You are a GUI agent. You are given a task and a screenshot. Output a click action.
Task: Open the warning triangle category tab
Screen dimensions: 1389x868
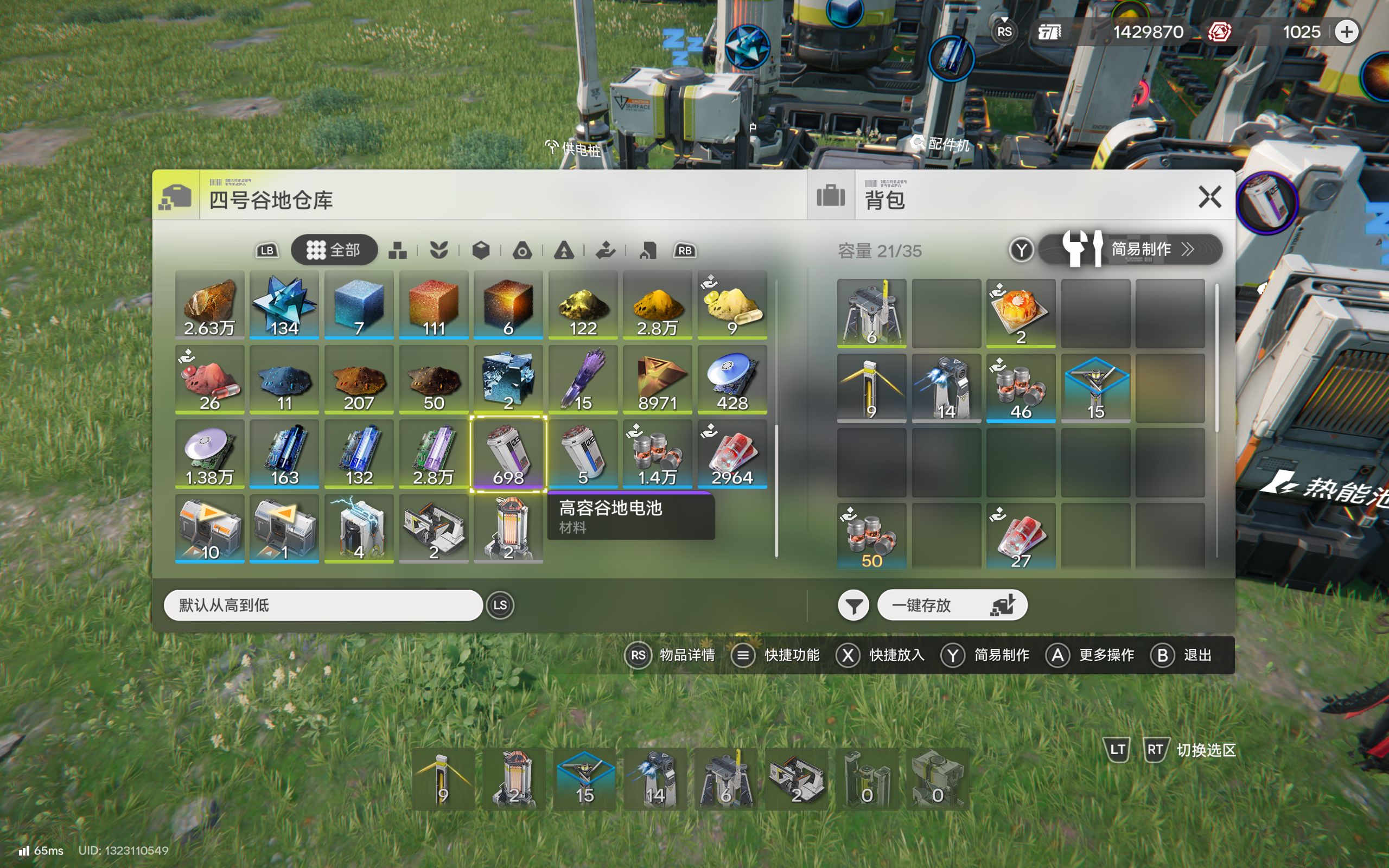tap(564, 250)
